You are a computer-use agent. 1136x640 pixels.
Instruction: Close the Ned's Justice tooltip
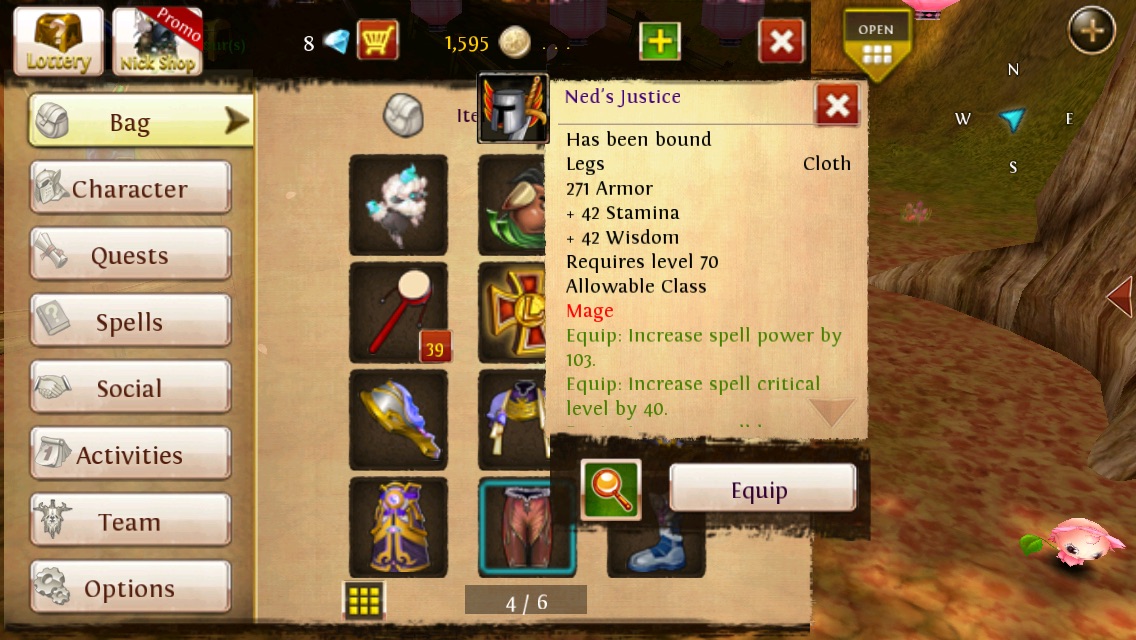tap(837, 104)
